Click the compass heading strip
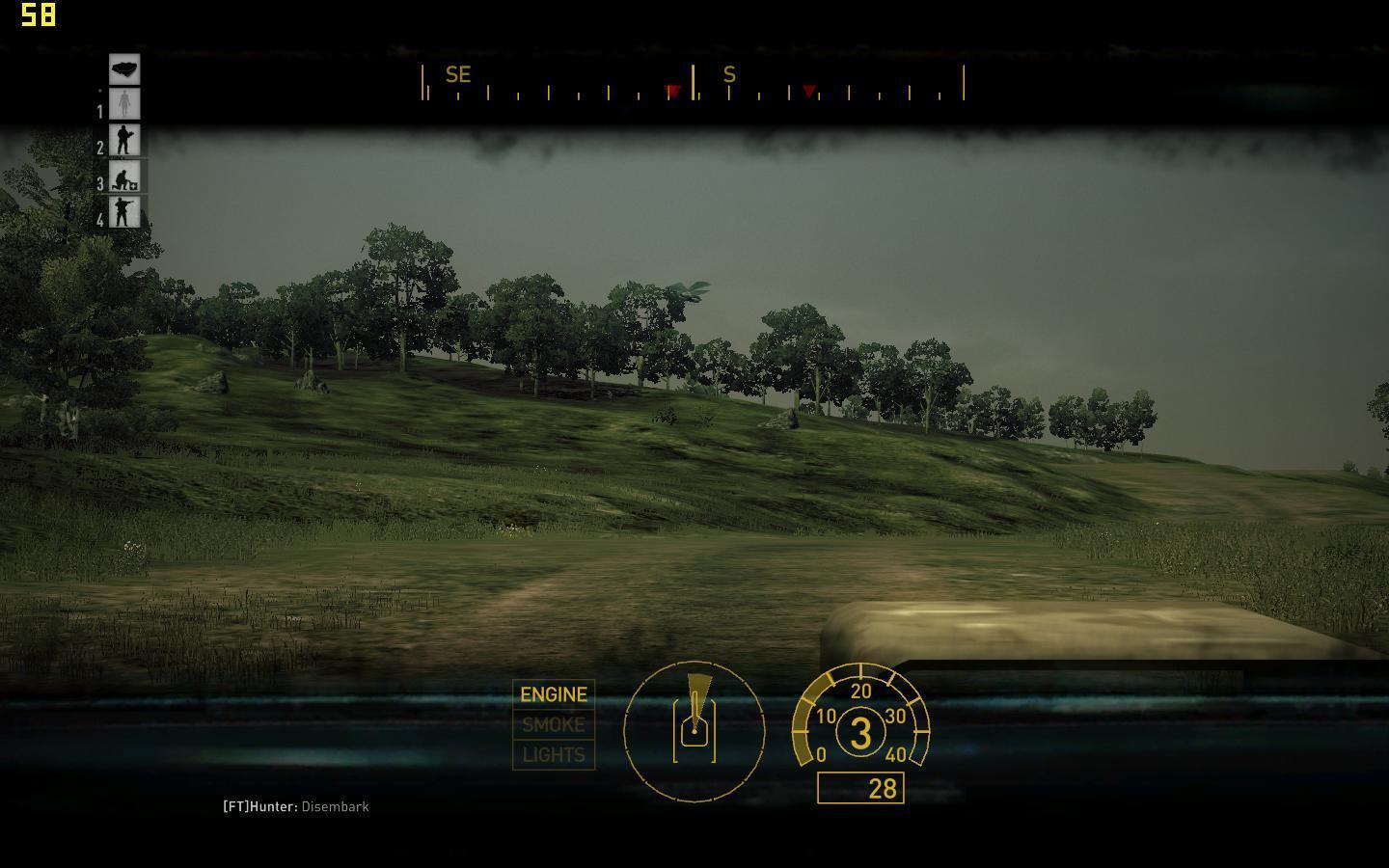Image resolution: width=1389 pixels, height=868 pixels. 693,83
